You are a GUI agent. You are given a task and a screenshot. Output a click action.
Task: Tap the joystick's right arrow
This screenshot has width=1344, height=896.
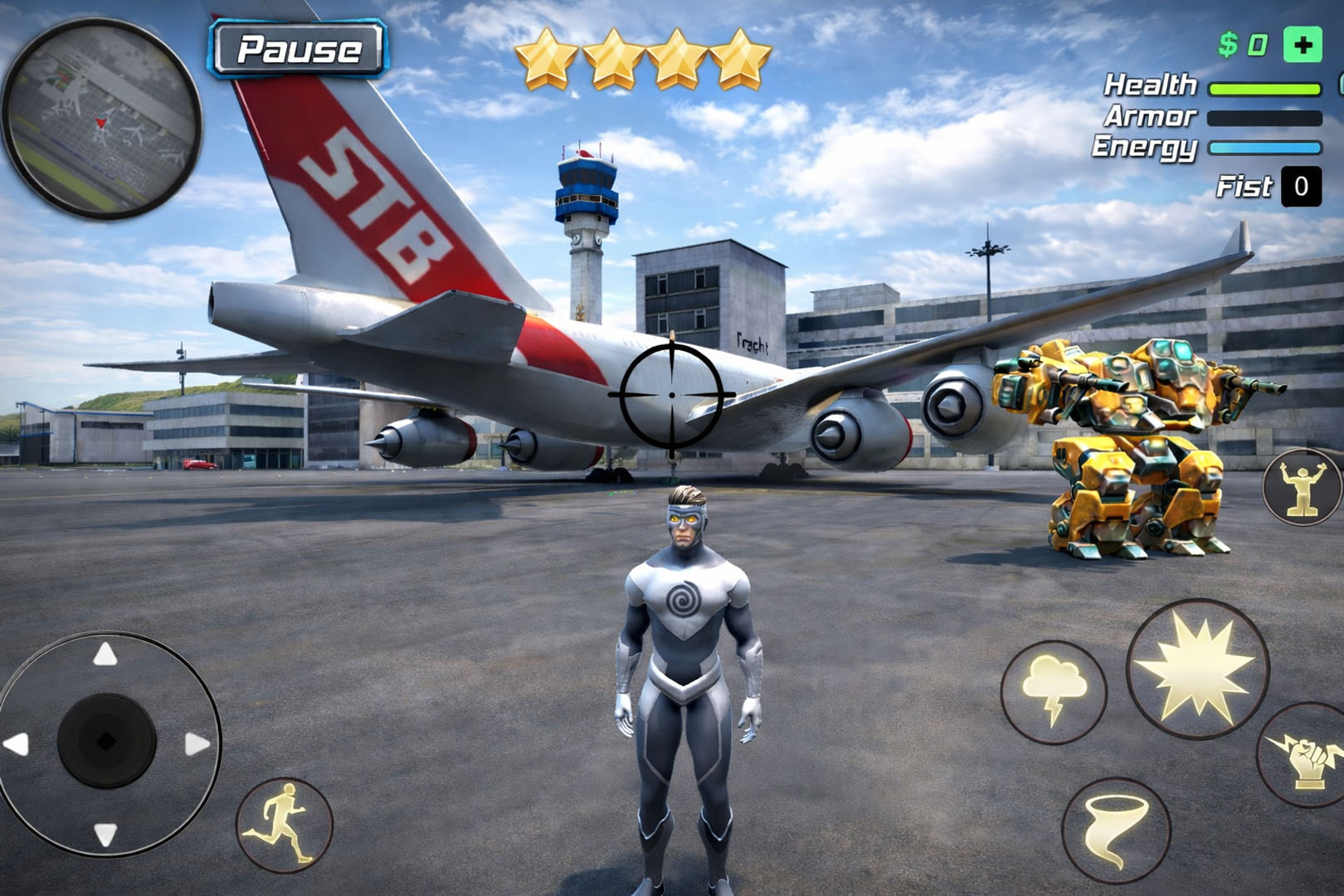click(x=197, y=743)
